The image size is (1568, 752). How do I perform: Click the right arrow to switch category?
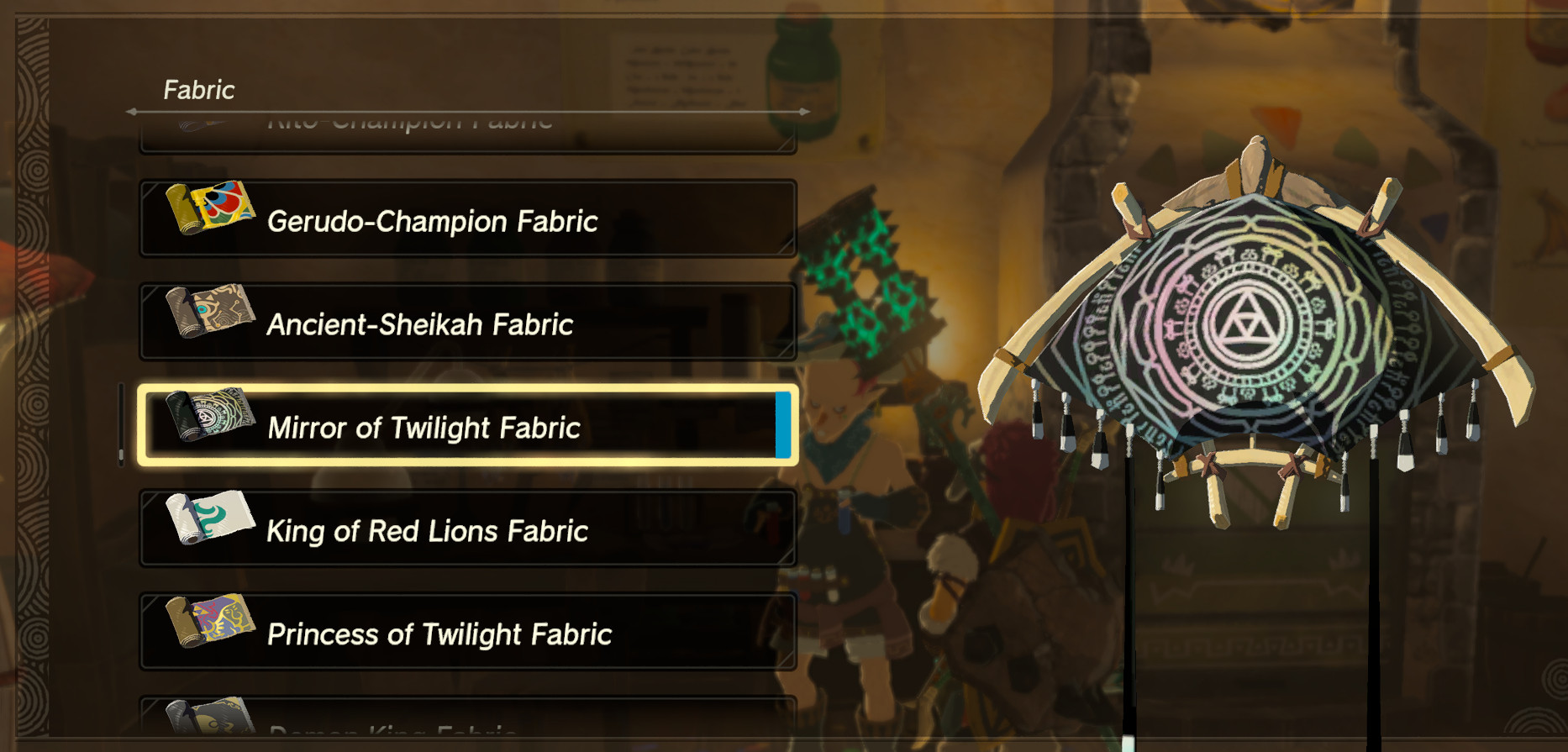[x=805, y=110]
